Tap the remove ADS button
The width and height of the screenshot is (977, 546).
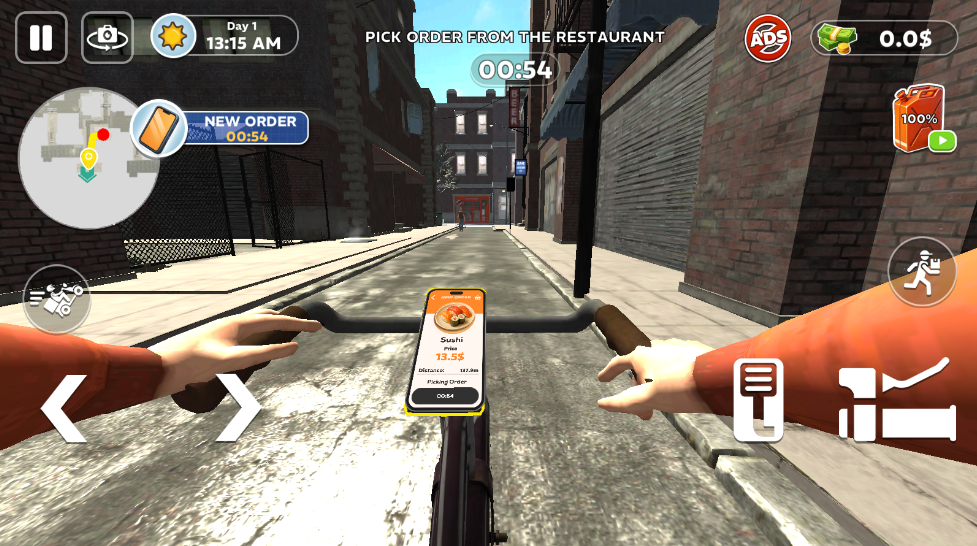point(767,39)
